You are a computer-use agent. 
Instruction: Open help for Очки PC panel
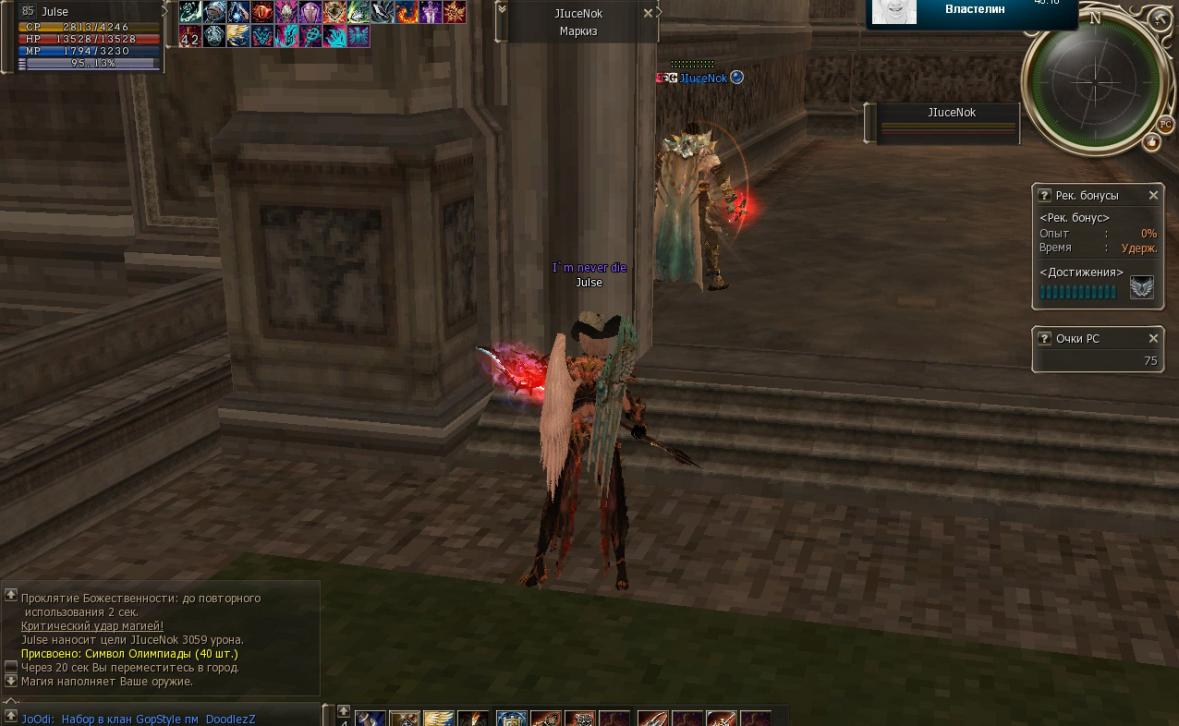point(1044,339)
